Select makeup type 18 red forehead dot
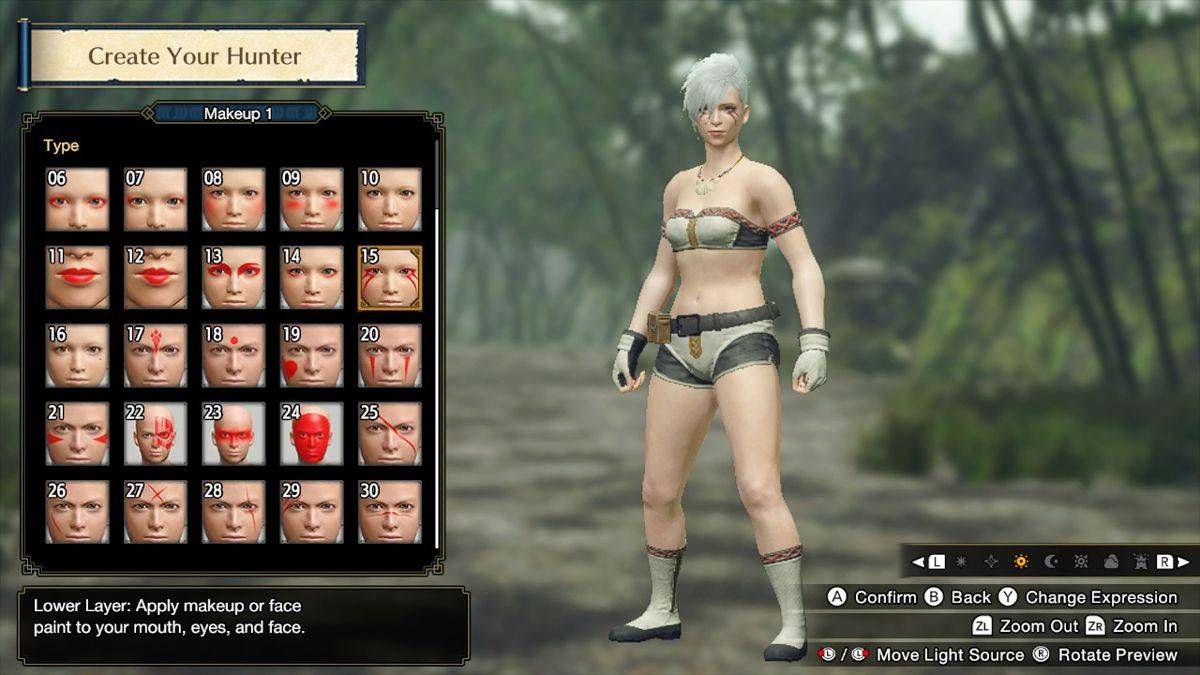 pos(233,355)
